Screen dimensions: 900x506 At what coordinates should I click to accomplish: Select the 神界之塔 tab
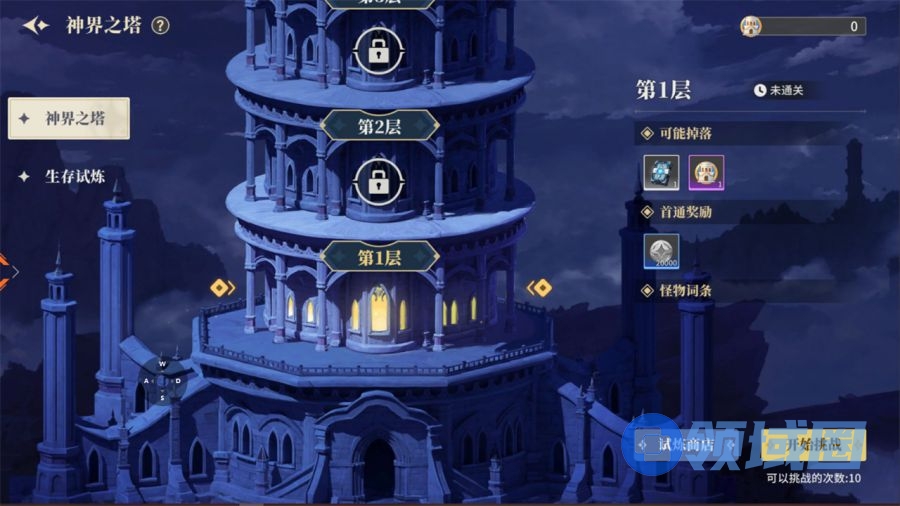(69, 118)
